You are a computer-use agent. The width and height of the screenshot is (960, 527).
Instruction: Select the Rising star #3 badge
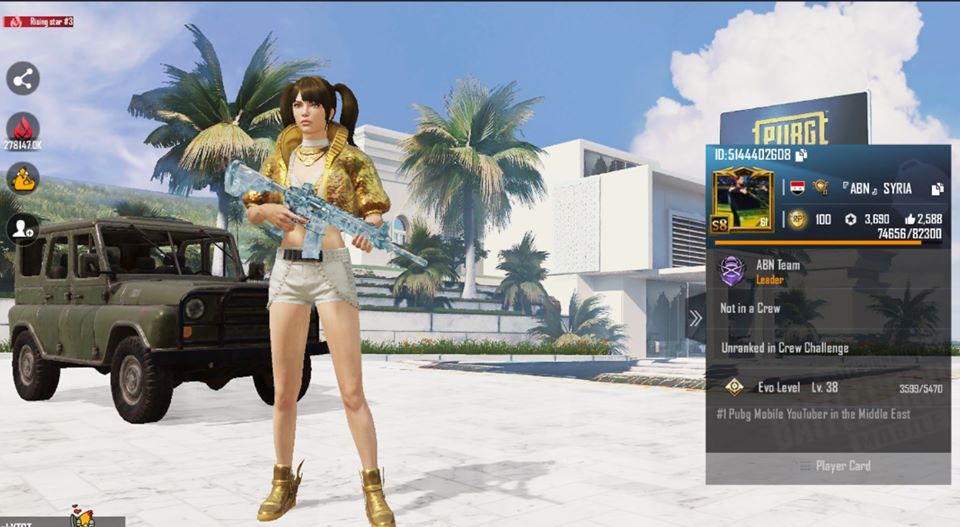[x=38, y=21]
